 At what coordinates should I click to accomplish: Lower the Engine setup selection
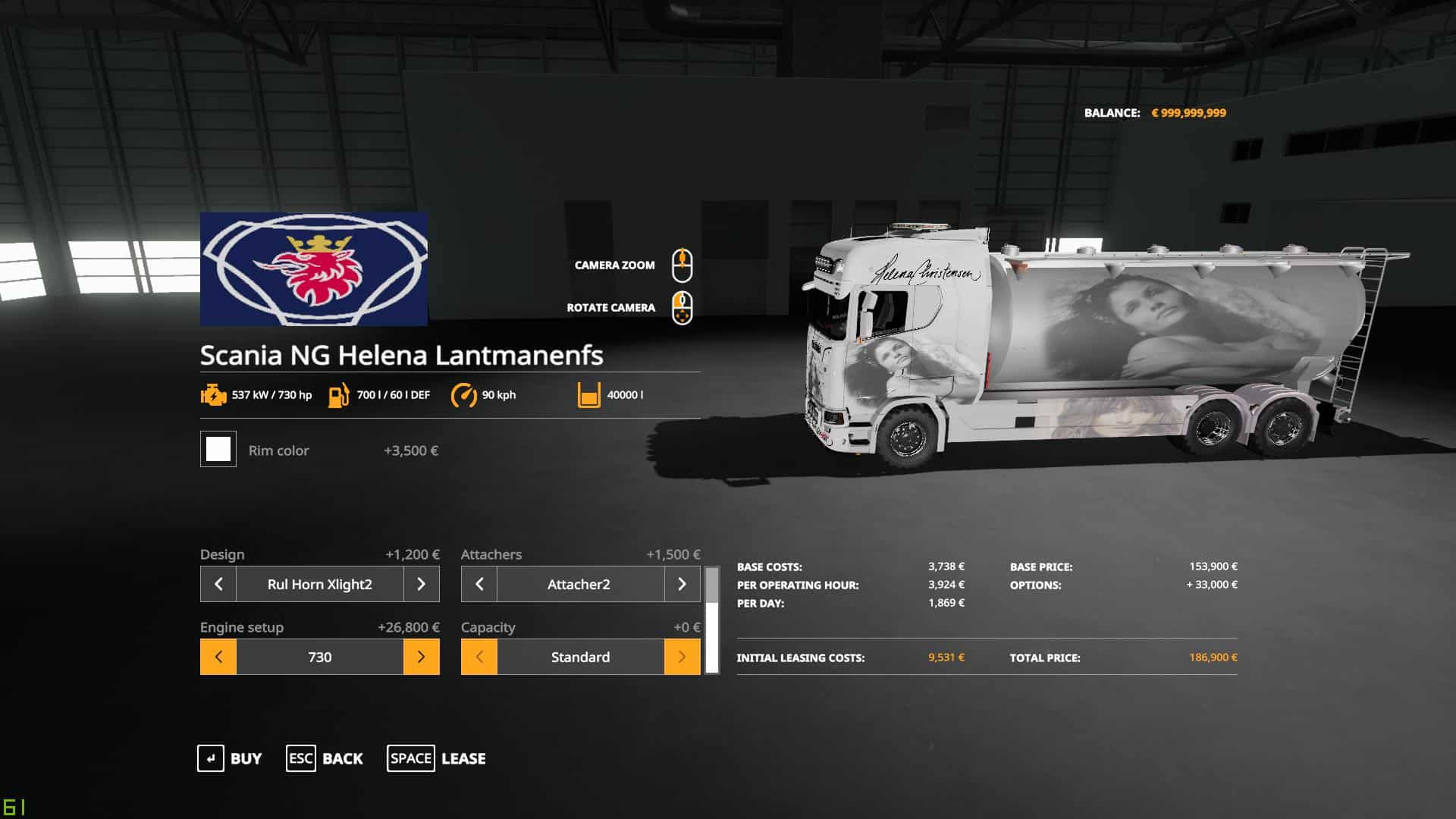tap(218, 657)
